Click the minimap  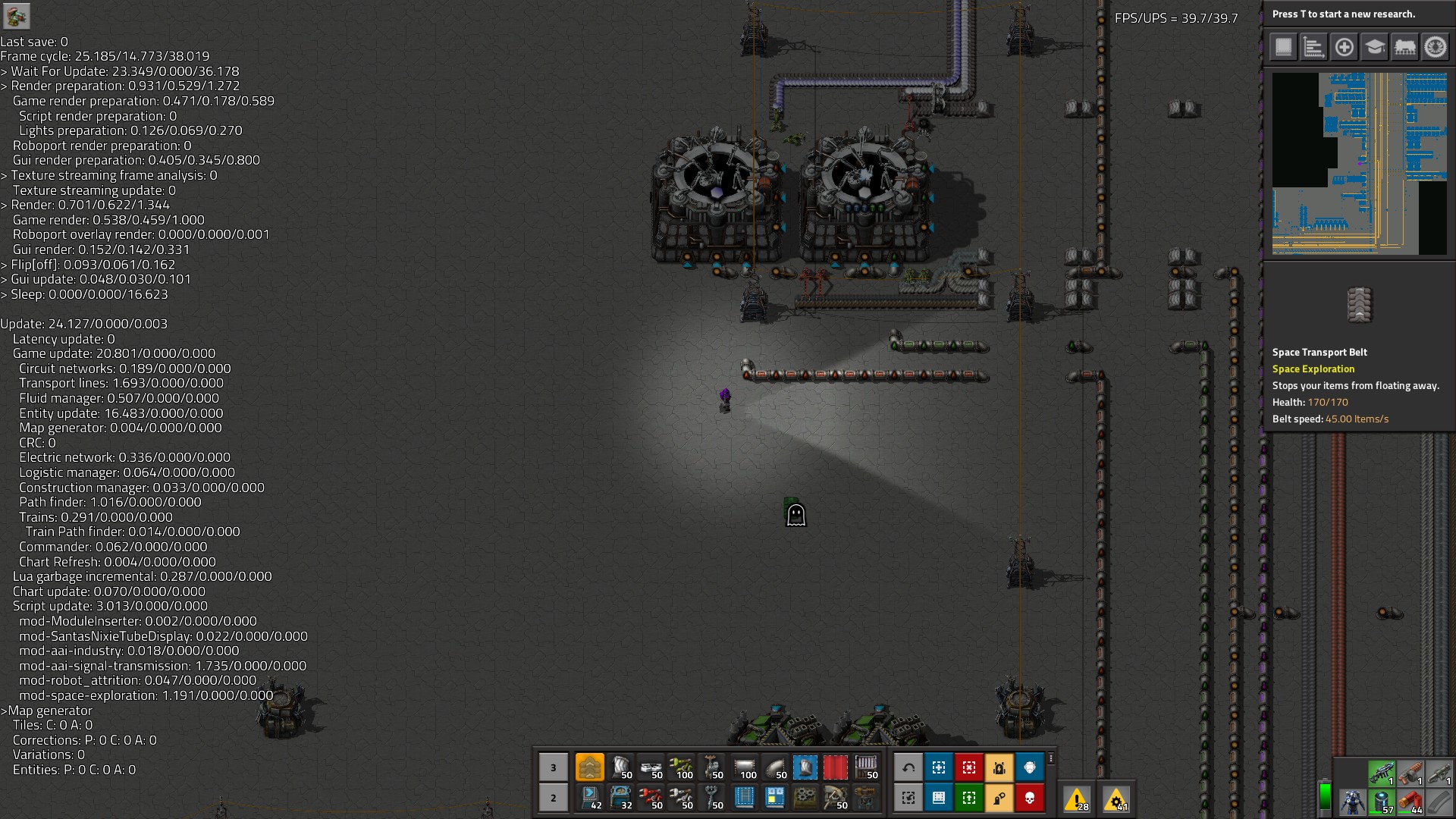pos(1359,163)
